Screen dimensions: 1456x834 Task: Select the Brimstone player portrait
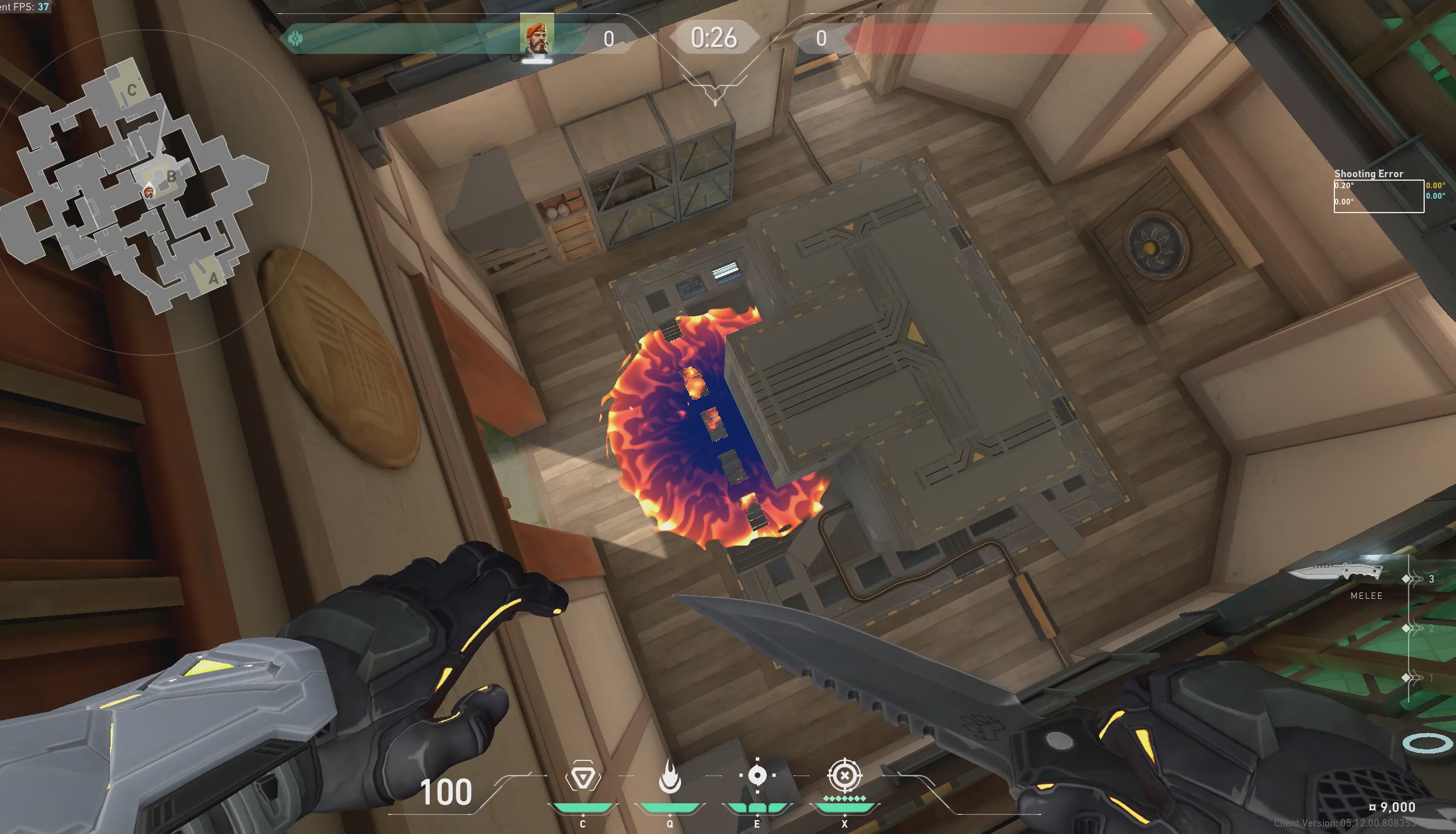click(537, 36)
